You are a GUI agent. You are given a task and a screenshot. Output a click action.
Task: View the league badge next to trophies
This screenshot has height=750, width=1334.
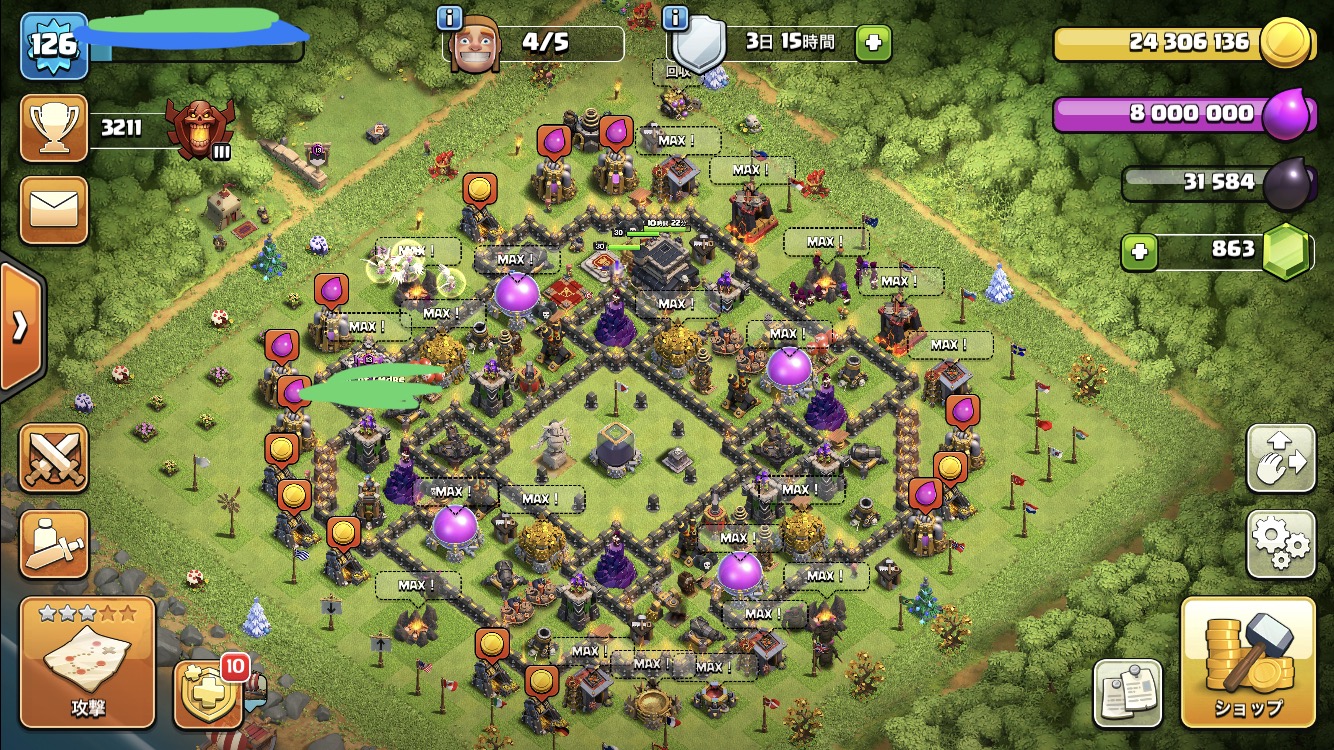(200, 128)
